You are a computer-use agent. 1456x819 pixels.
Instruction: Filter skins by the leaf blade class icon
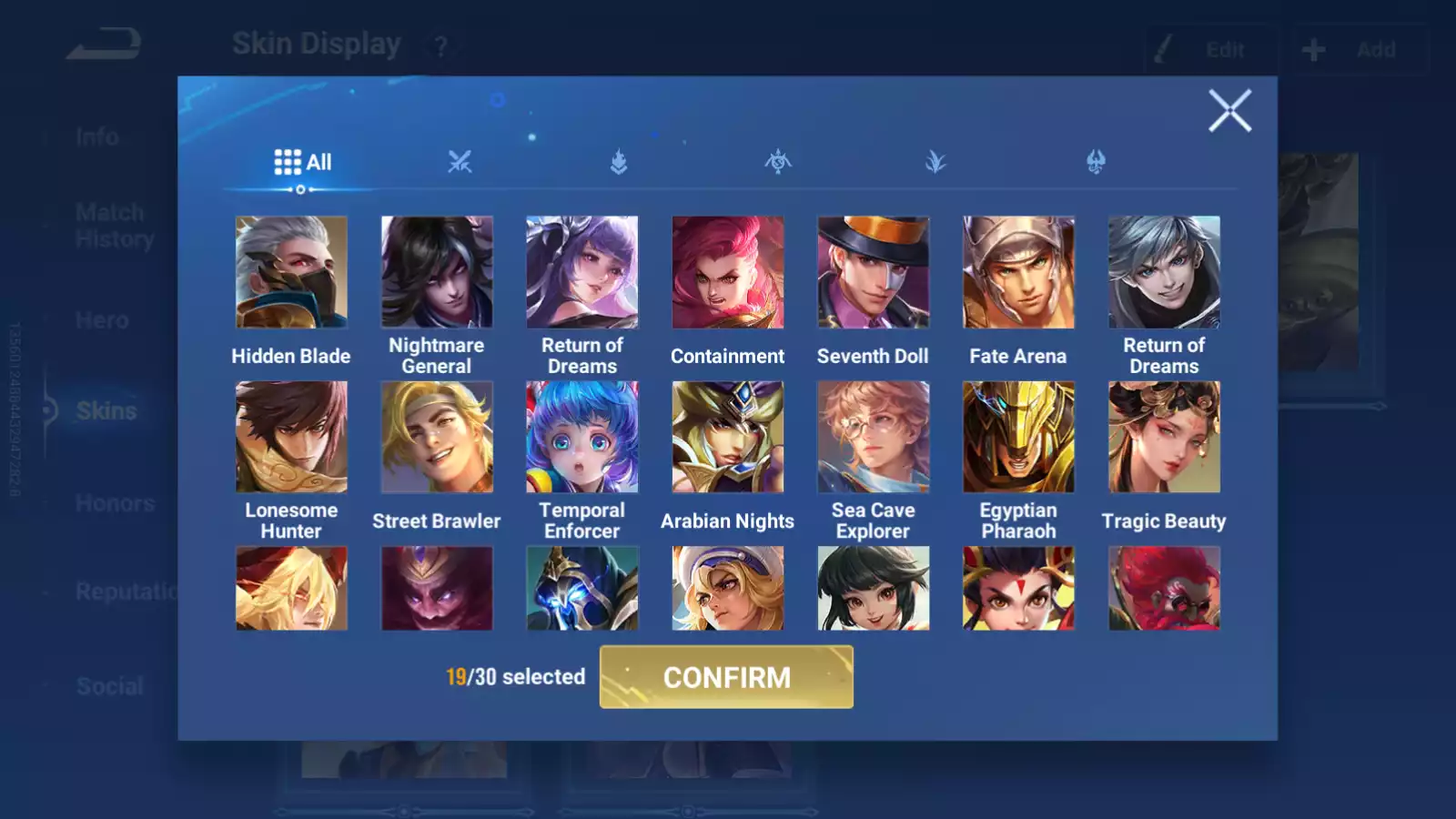pyautogui.click(x=935, y=163)
